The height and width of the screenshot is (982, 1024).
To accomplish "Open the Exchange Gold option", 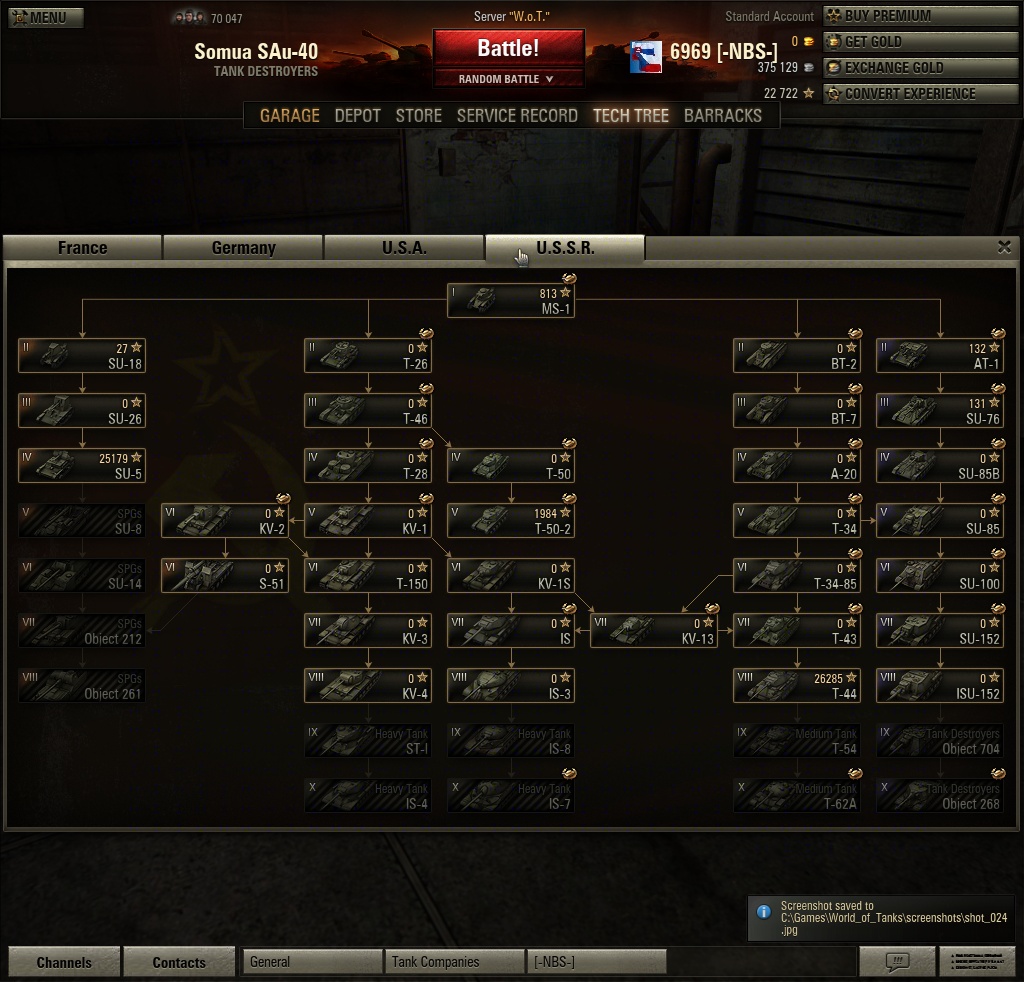I will pyautogui.click(x=898, y=68).
